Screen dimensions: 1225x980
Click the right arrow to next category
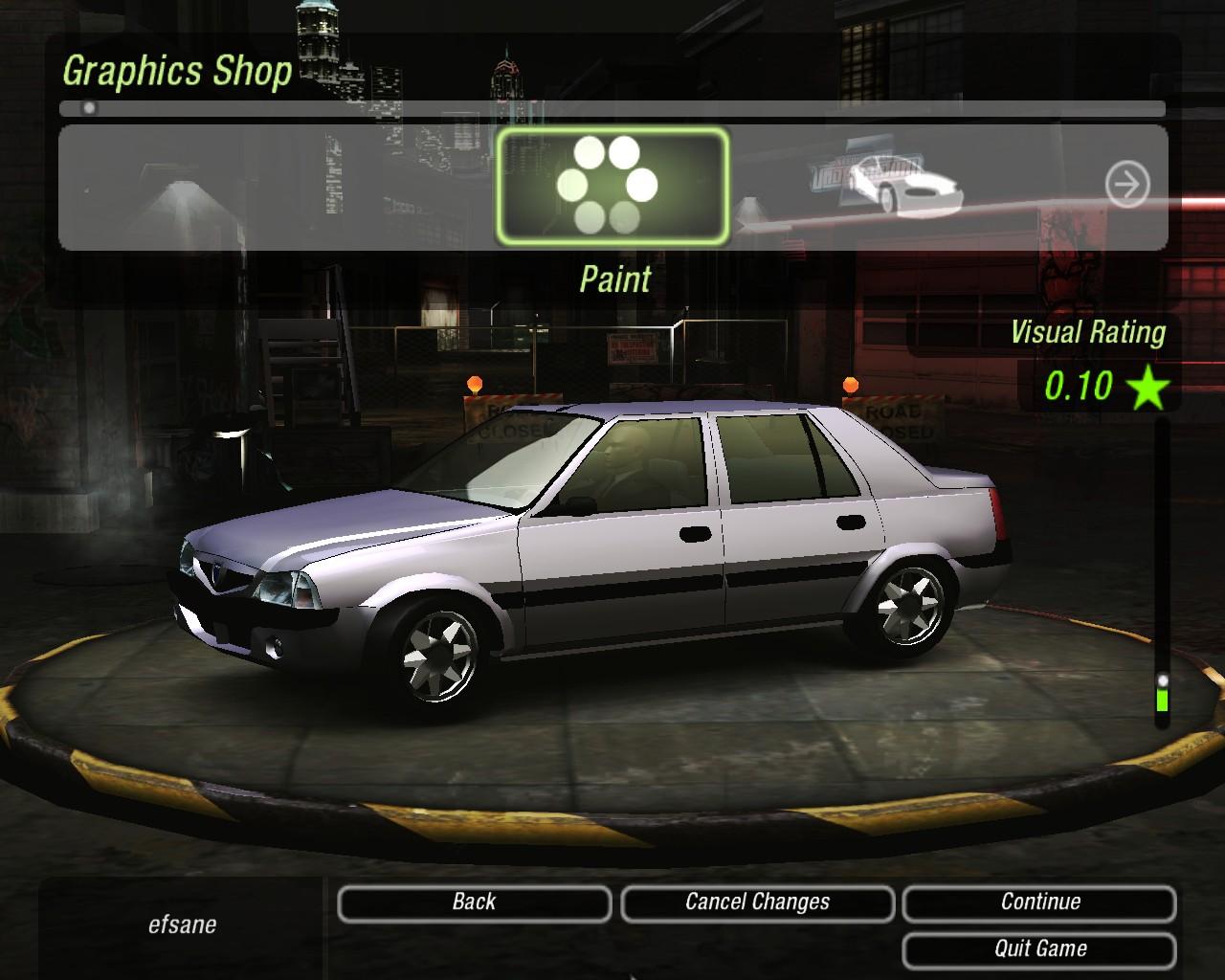1126,185
